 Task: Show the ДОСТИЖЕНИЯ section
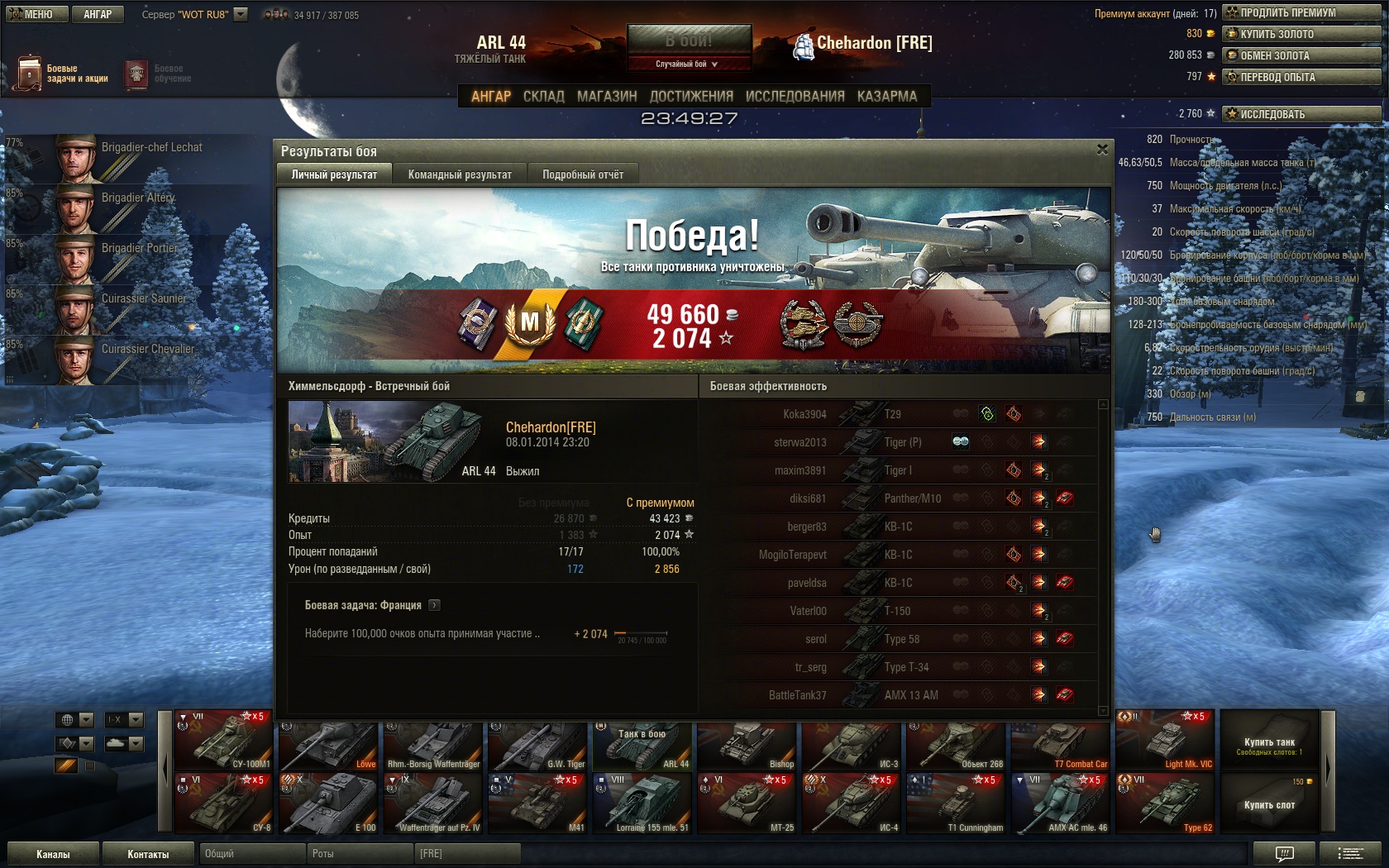point(691,97)
